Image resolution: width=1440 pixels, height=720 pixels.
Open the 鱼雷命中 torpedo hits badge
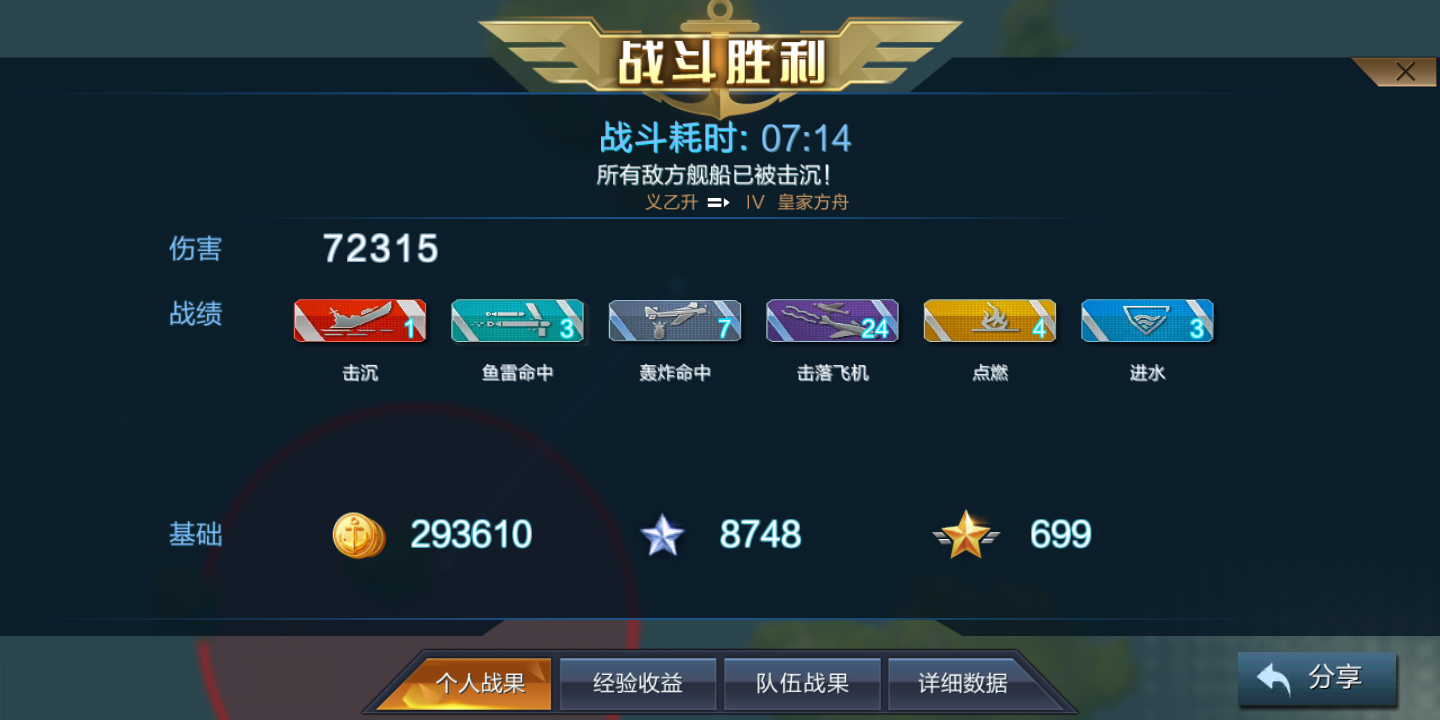point(517,321)
